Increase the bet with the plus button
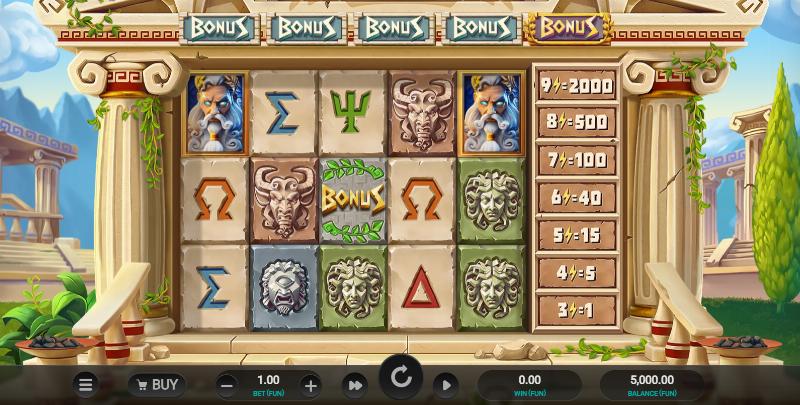The height and width of the screenshot is (405, 800). pos(310,385)
